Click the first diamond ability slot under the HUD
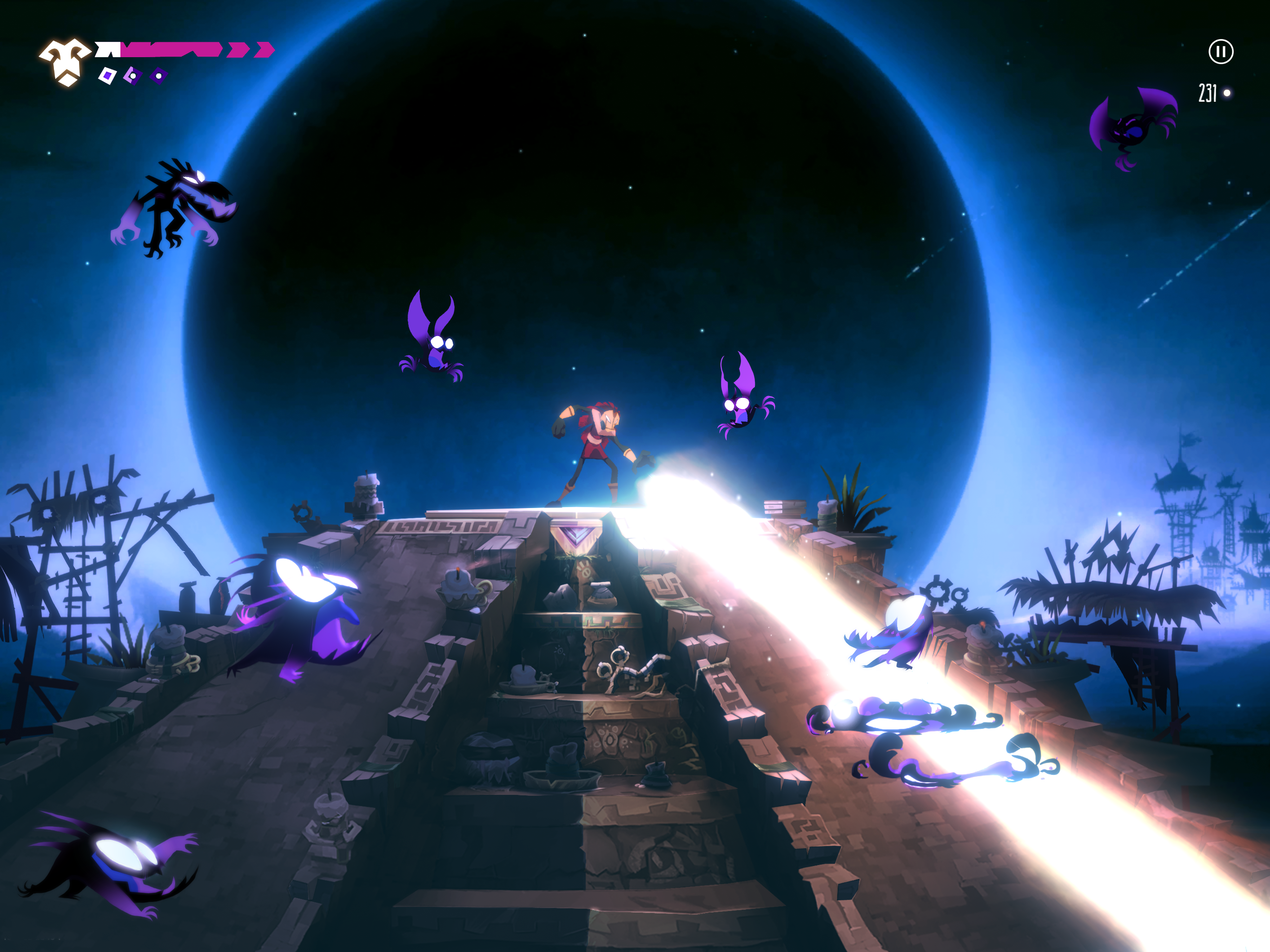 pyautogui.click(x=107, y=76)
